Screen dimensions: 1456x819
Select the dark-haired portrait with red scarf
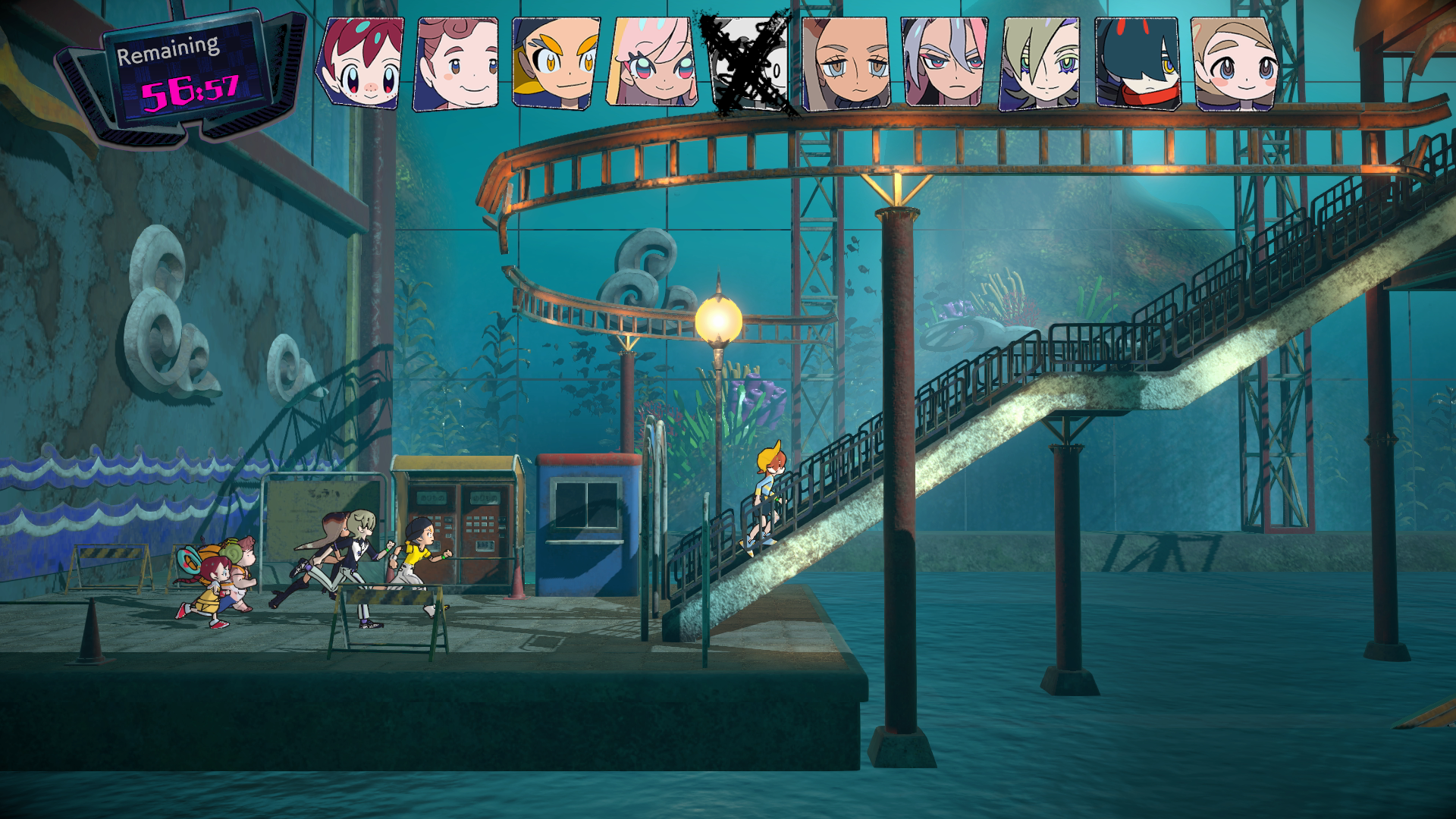click(1137, 64)
